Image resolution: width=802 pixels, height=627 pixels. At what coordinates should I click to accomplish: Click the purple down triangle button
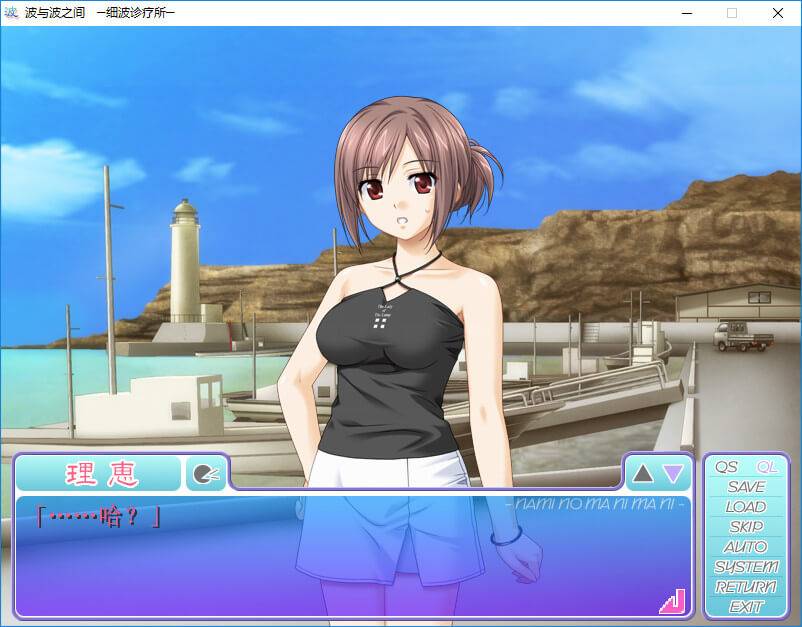click(674, 473)
